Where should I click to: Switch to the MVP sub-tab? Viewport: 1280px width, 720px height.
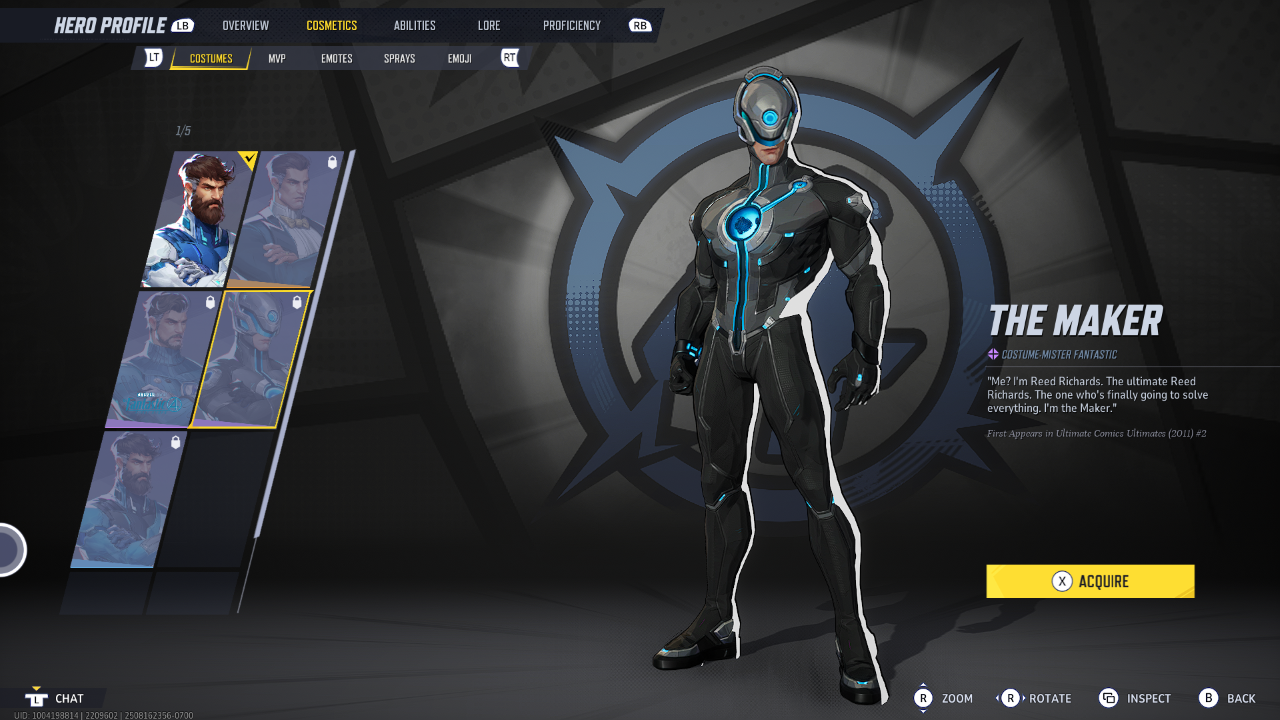coord(277,59)
